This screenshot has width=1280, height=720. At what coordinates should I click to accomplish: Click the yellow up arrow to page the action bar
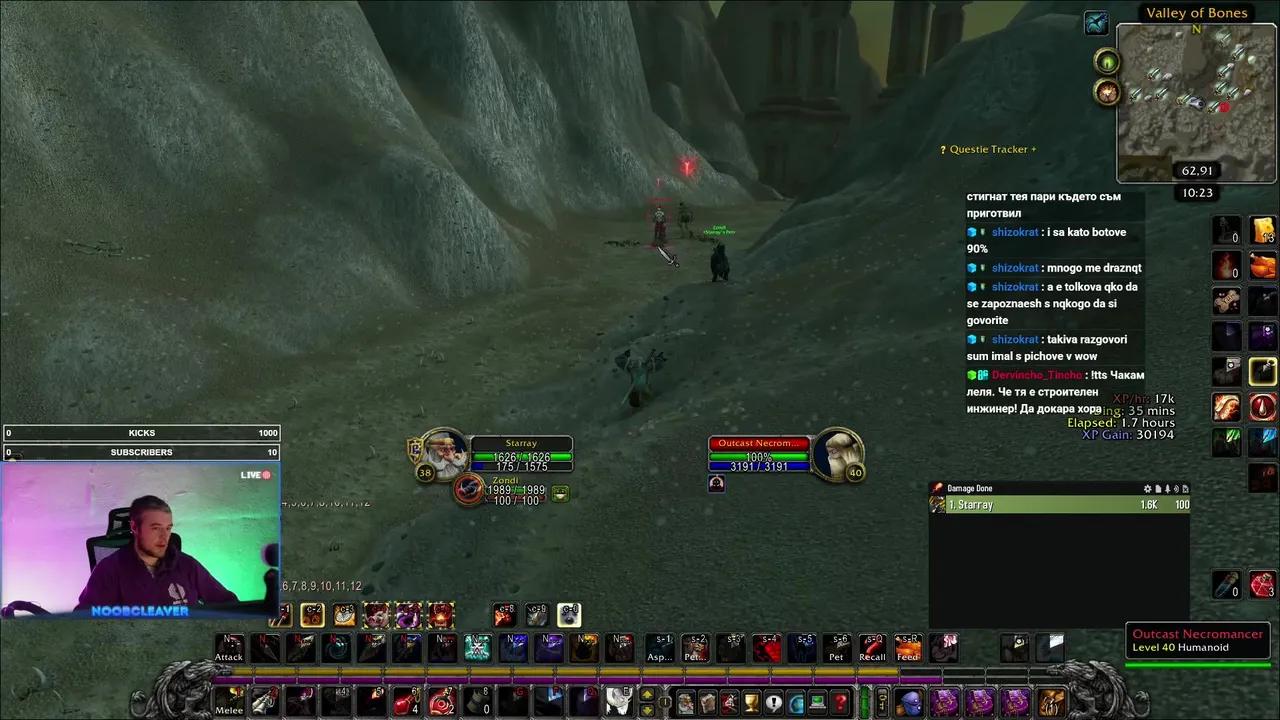pos(648,695)
